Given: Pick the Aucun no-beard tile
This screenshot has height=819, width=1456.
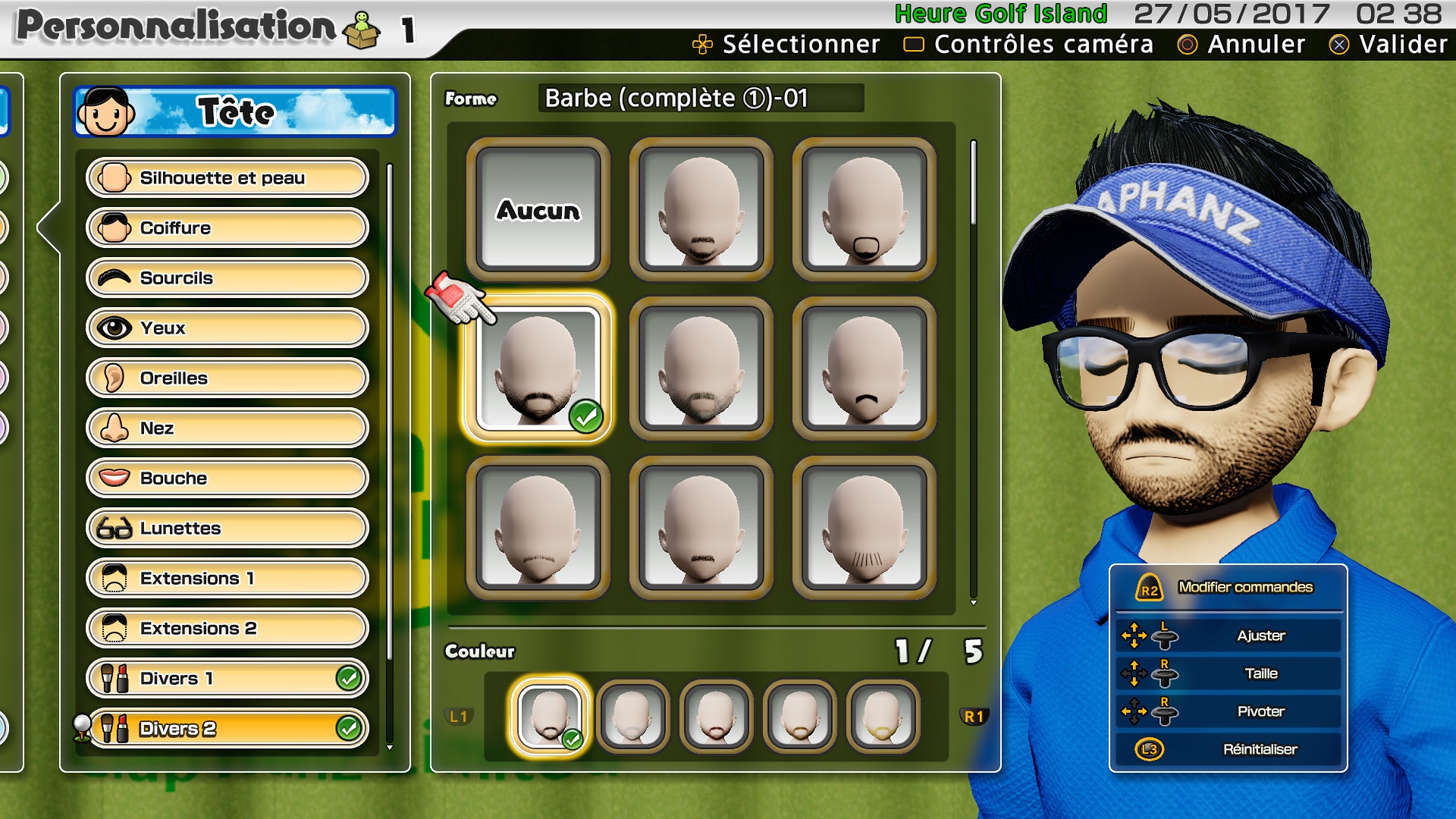Looking at the screenshot, I should tap(538, 209).
